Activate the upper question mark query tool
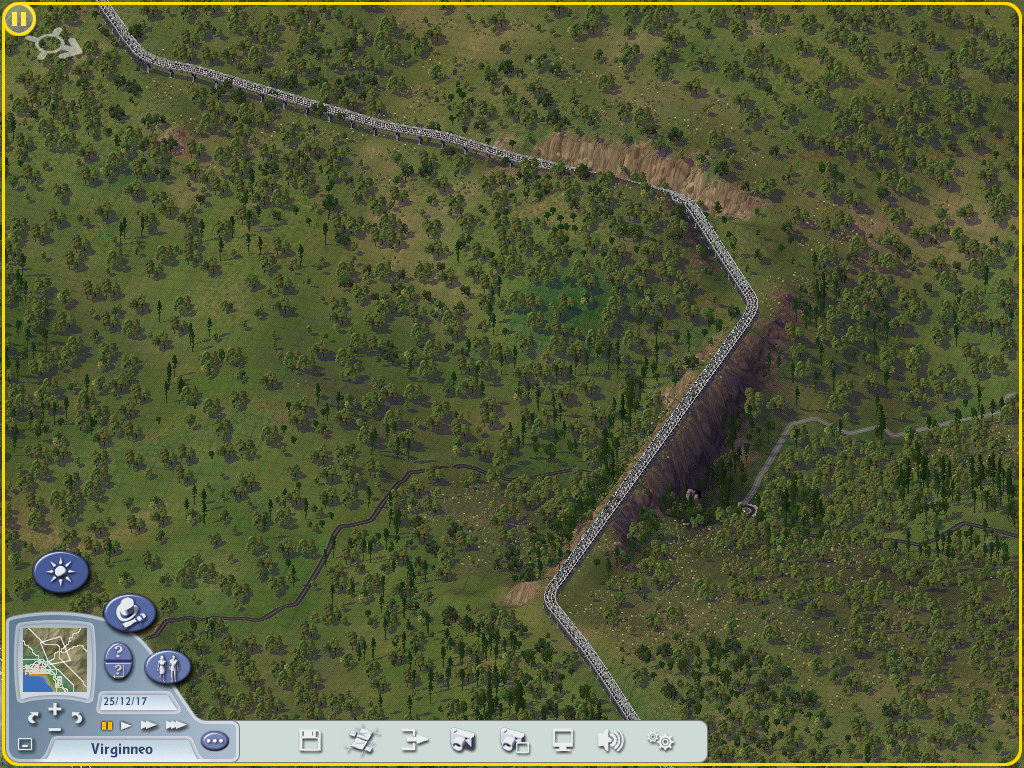Viewport: 1024px width, 768px height. [x=119, y=651]
